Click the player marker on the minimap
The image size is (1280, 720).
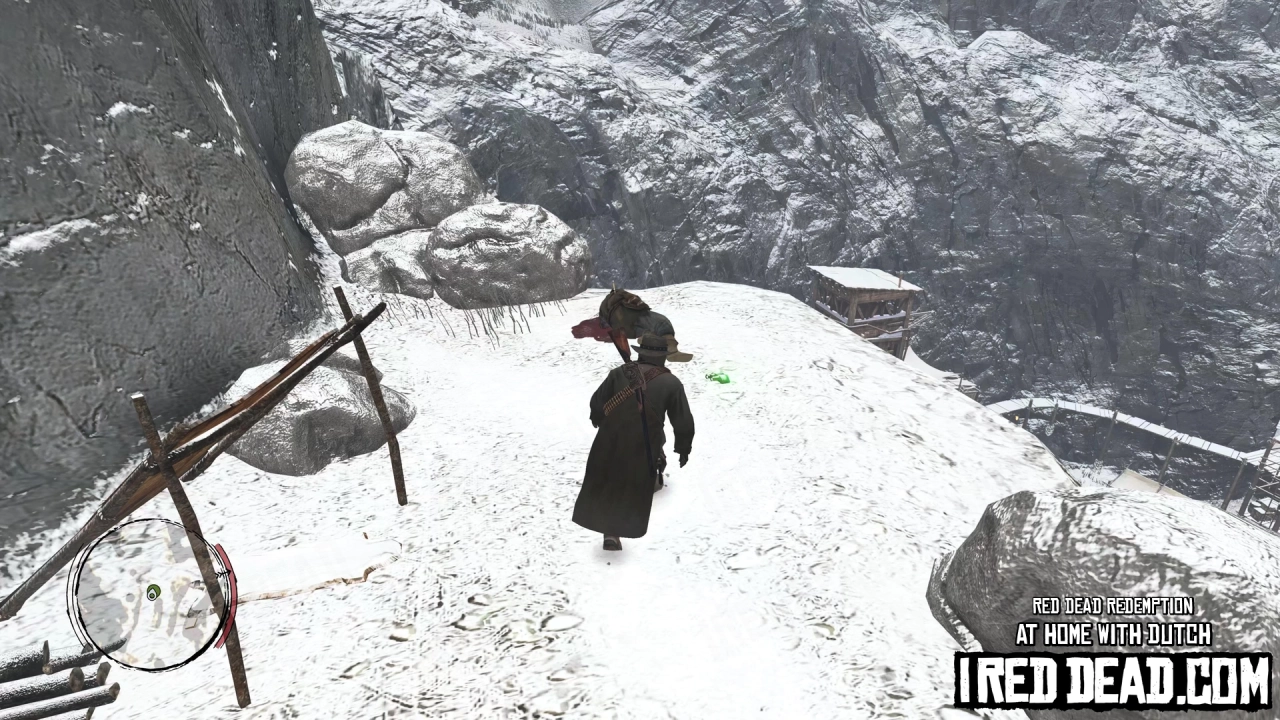(153, 593)
